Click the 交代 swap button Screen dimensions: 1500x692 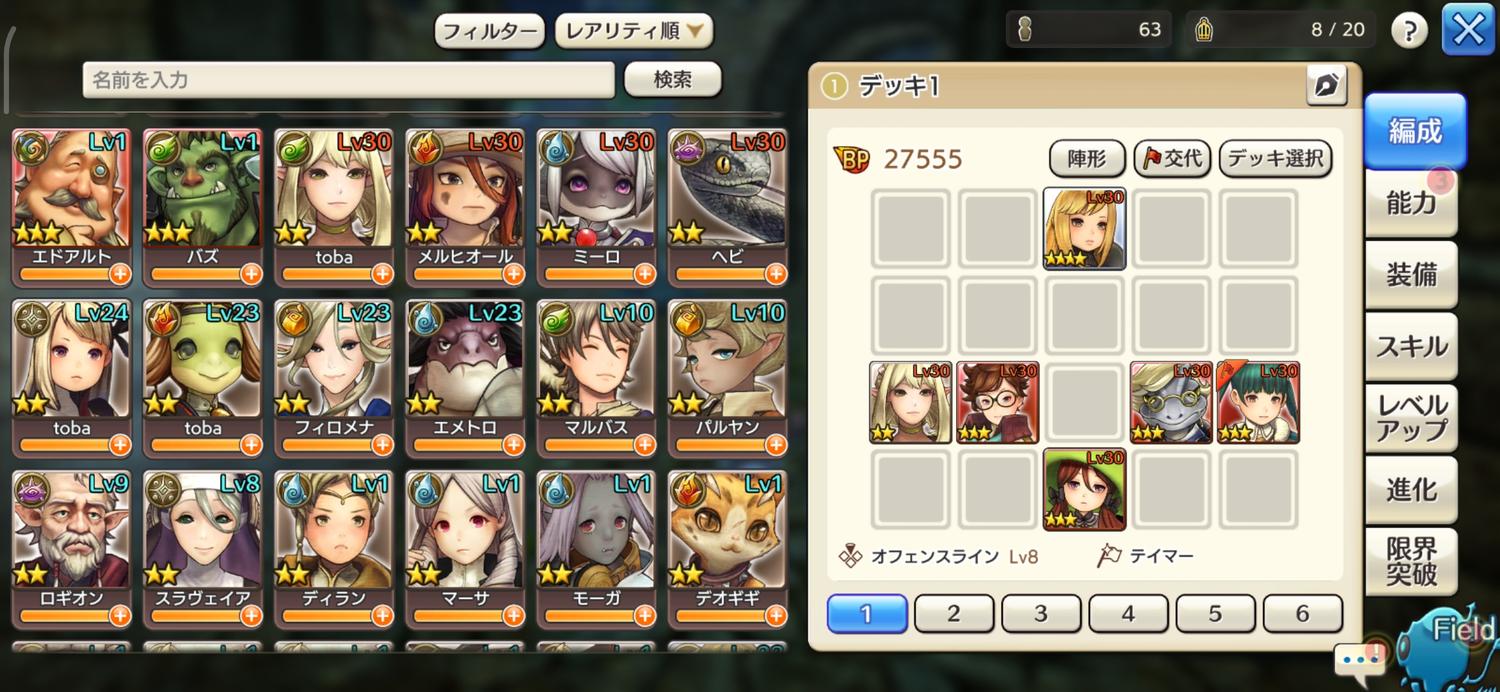pyautogui.click(x=1171, y=158)
